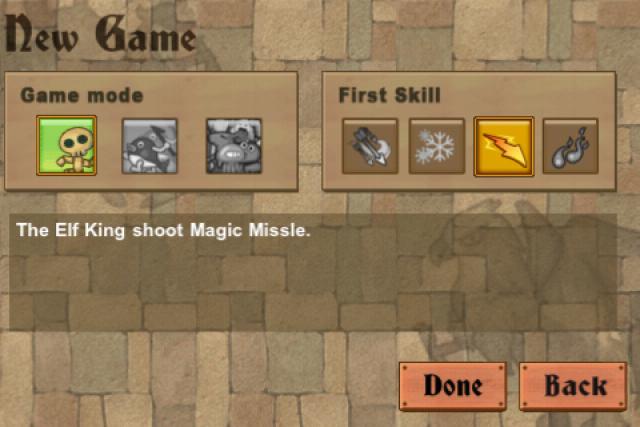Go back with the Back button
The image size is (640, 427).
575,385
